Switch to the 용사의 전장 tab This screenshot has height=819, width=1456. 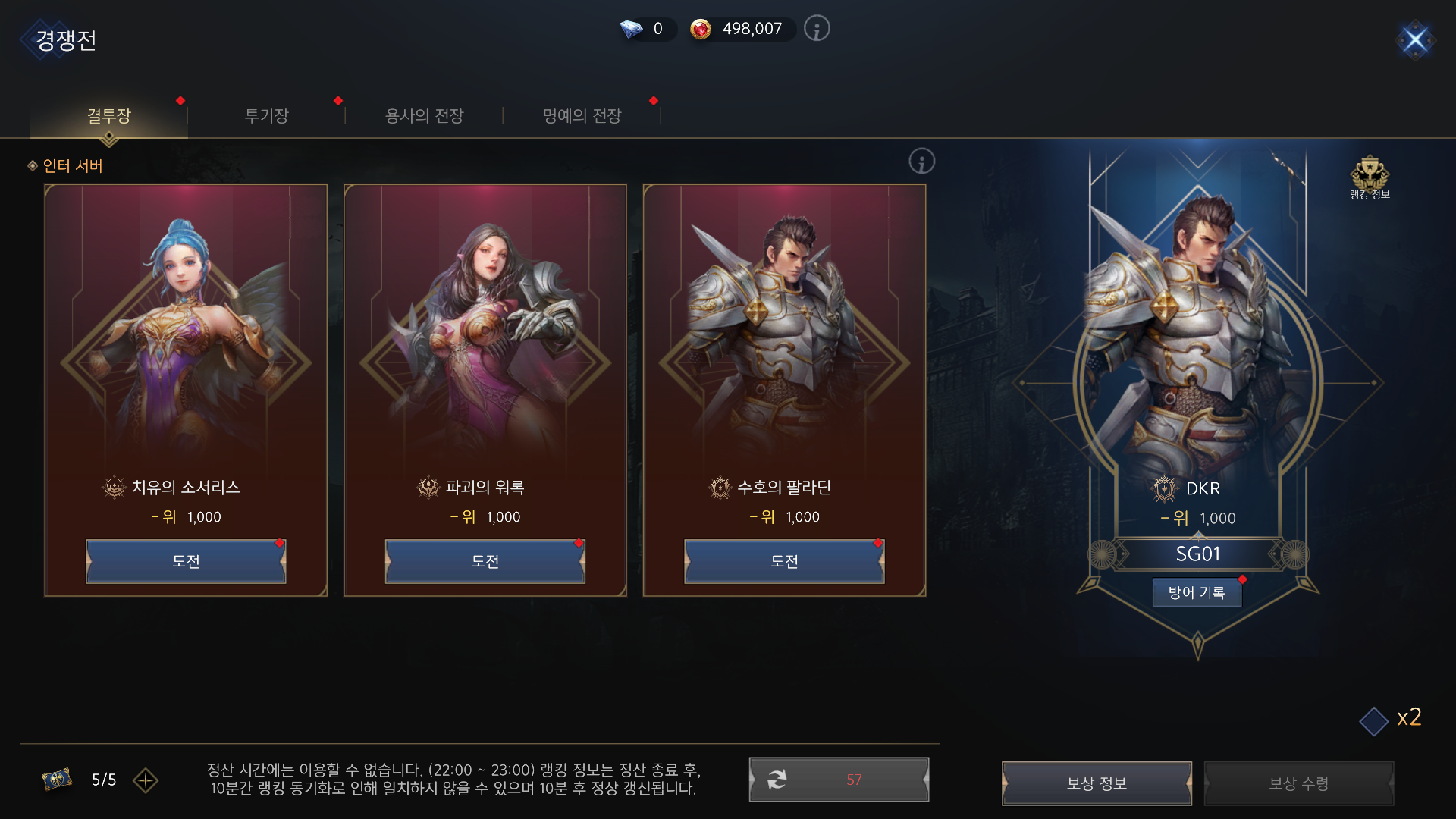[425, 115]
